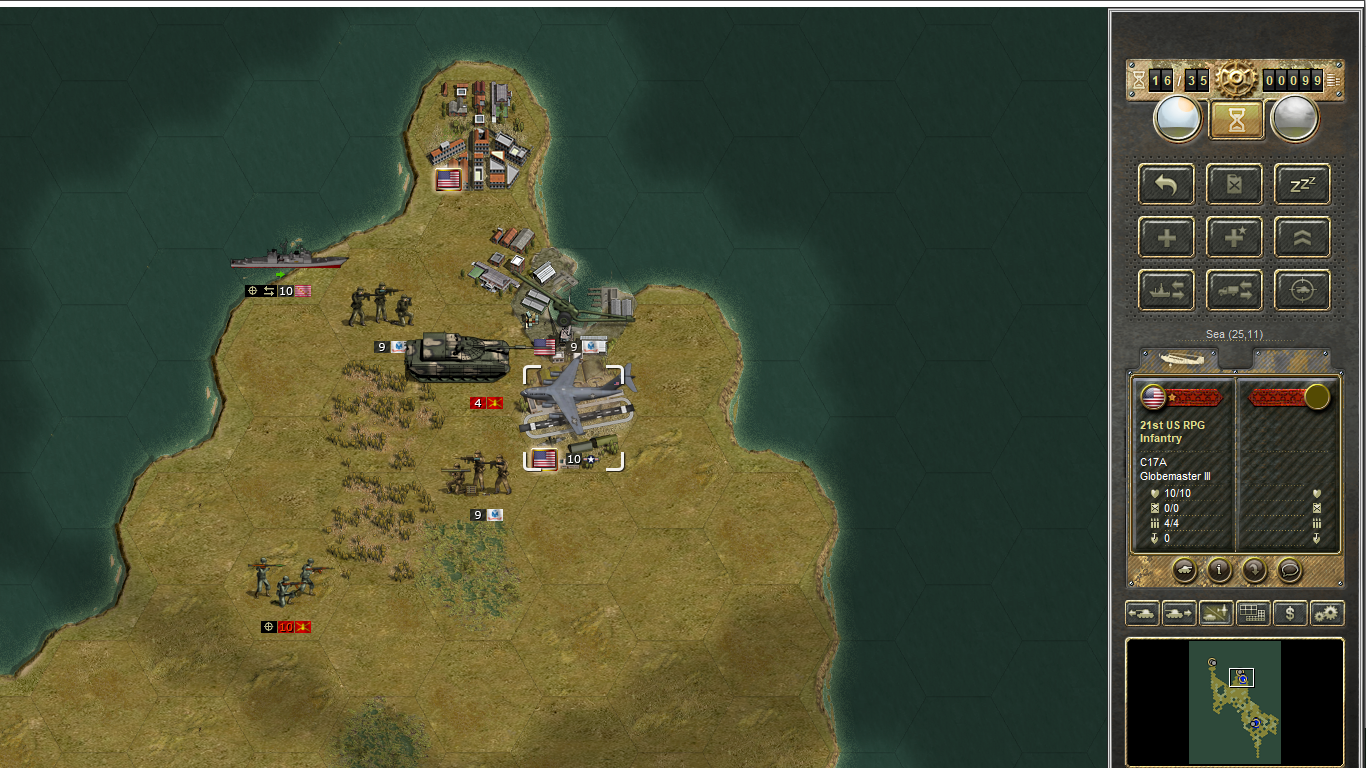The height and width of the screenshot is (768, 1366).
Task: Go to next unit with right-arrow tank button
Action: [x=1179, y=613]
